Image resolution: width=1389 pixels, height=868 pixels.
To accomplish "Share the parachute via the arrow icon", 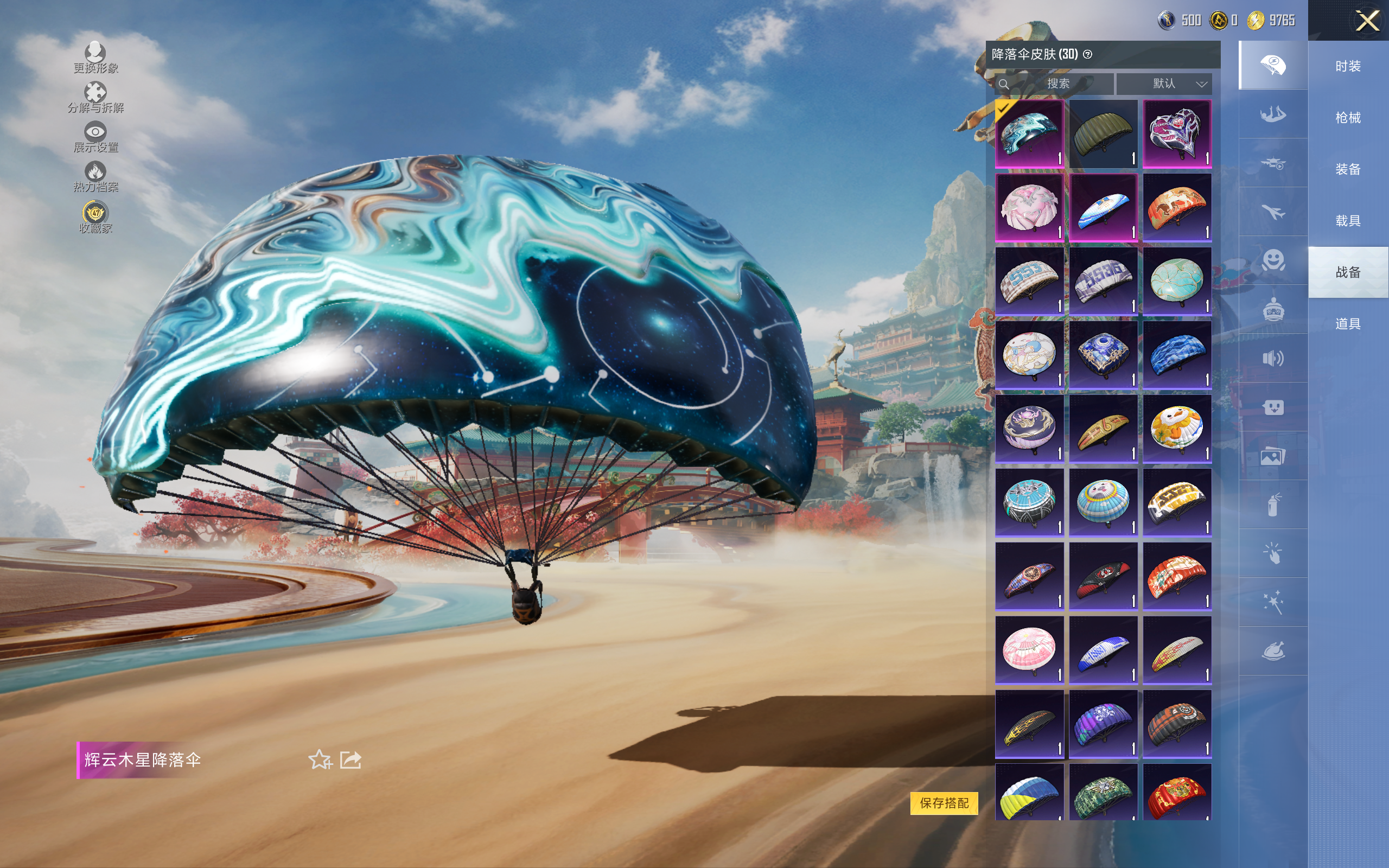I will (x=351, y=759).
